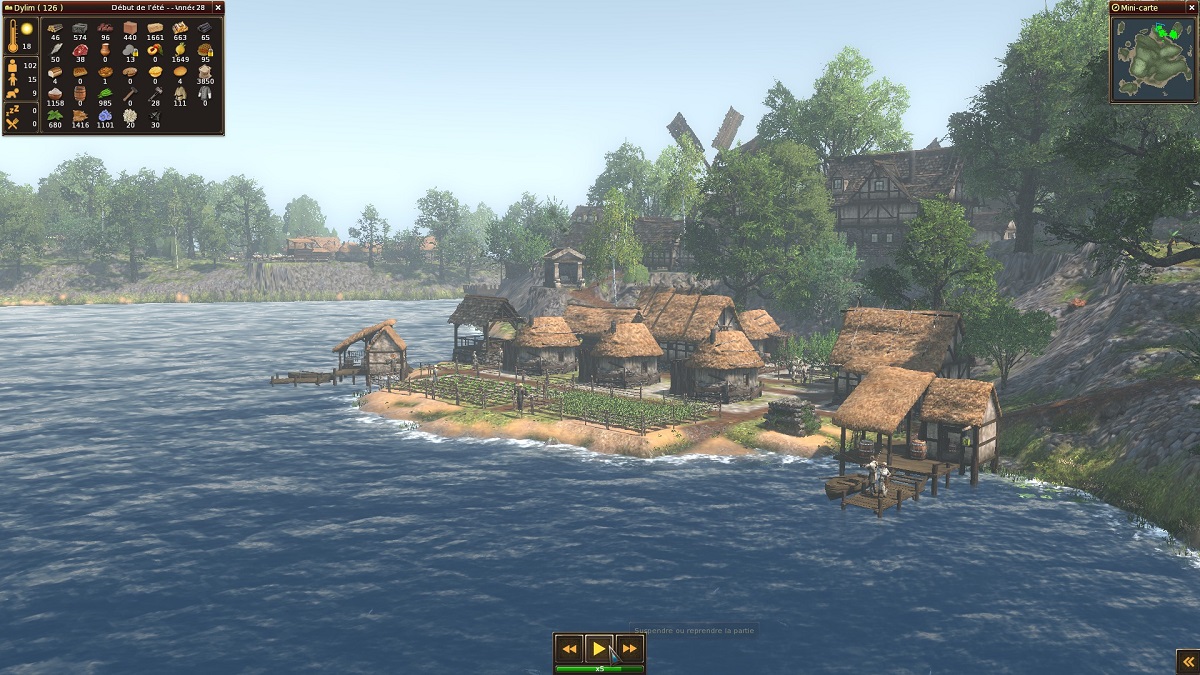Choose the blue flax flowers icon
Image resolution: width=1200 pixels, height=675 pixels.
tap(105, 115)
